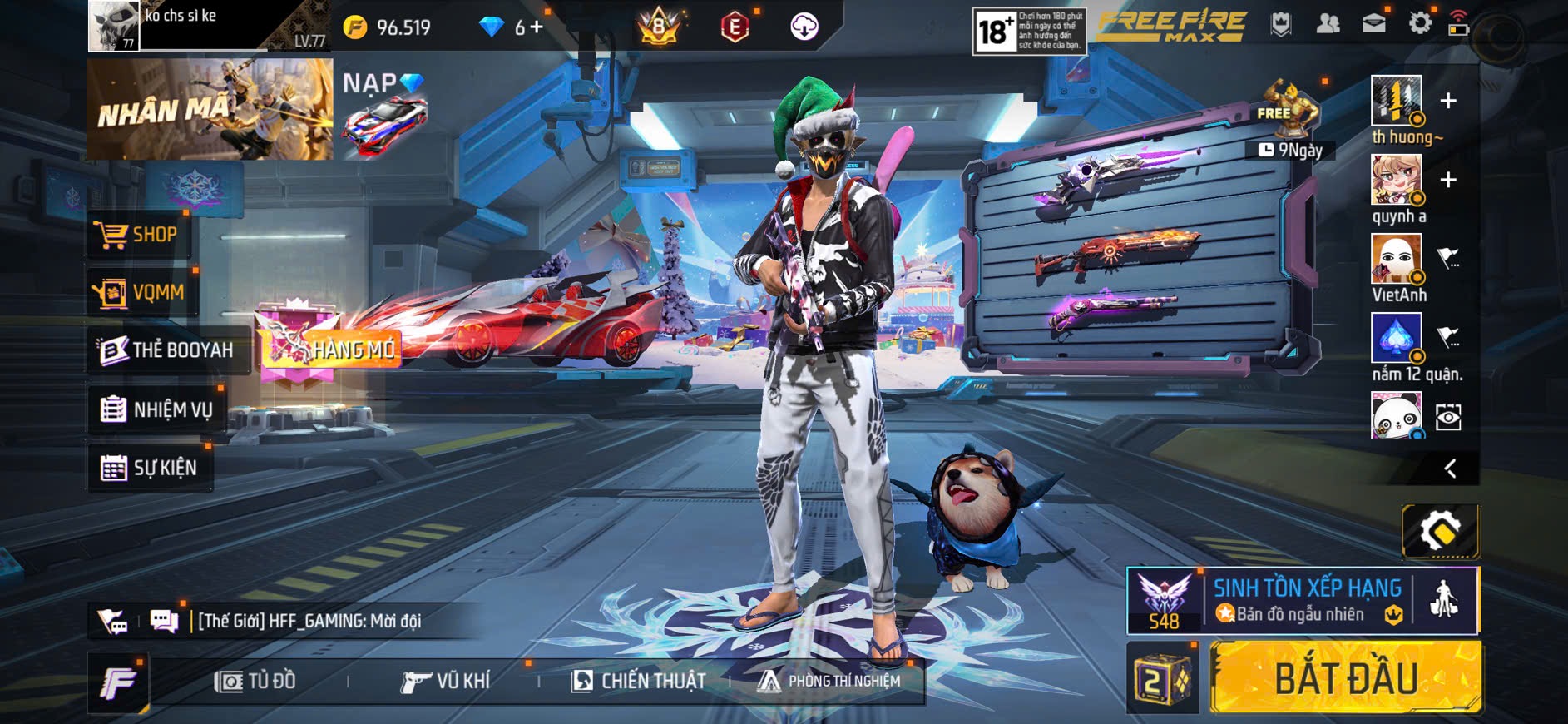Open the CHIẾN THUẬT tactics tab
This screenshot has width=1568, height=724.
(x=638, y=682)
